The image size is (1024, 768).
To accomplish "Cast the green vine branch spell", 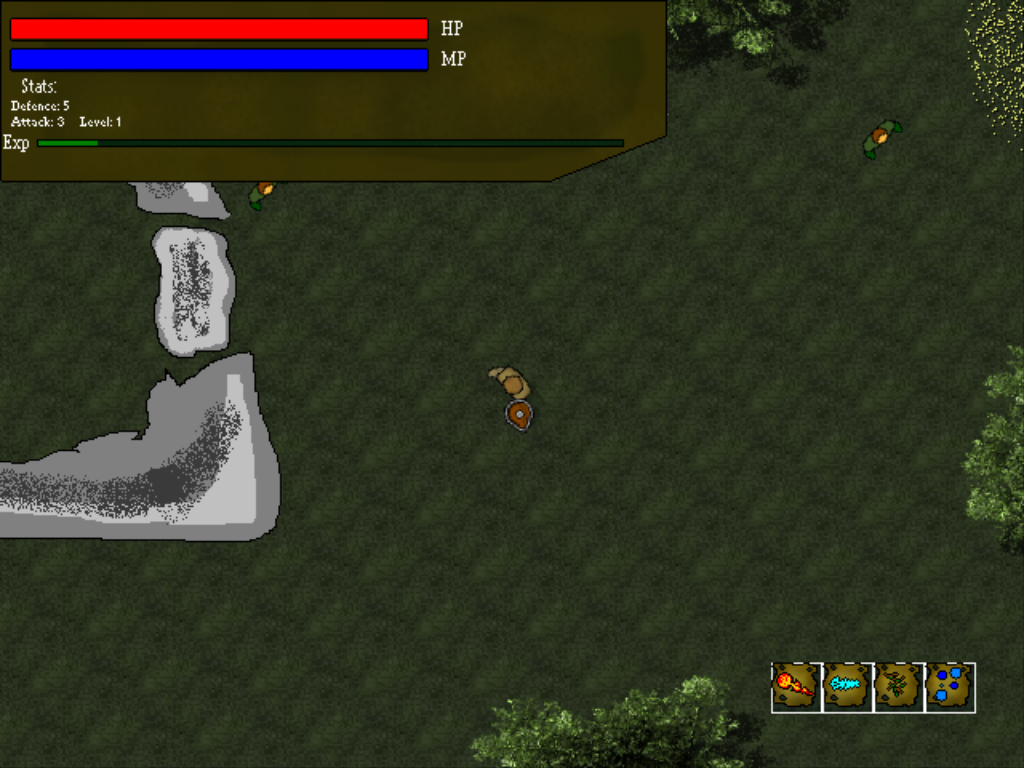I will coord(898,687).
